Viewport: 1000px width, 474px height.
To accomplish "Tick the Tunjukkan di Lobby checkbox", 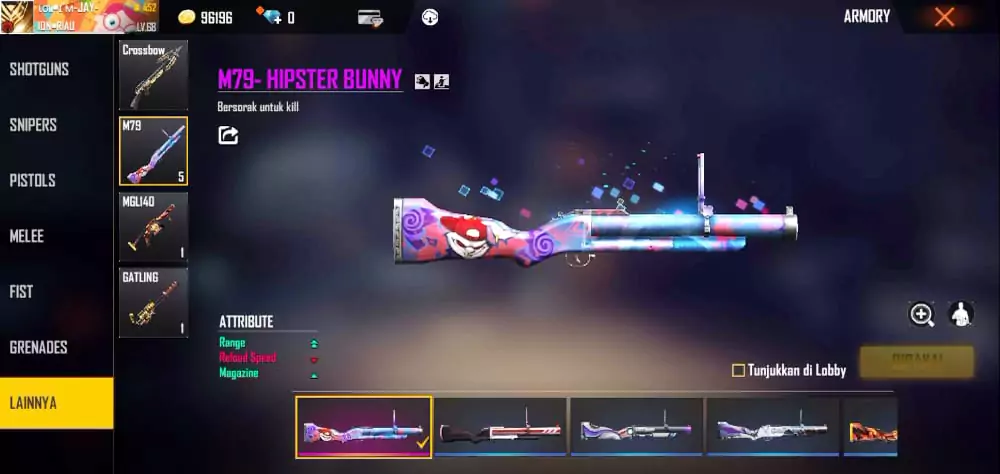I will pos(738,370).
